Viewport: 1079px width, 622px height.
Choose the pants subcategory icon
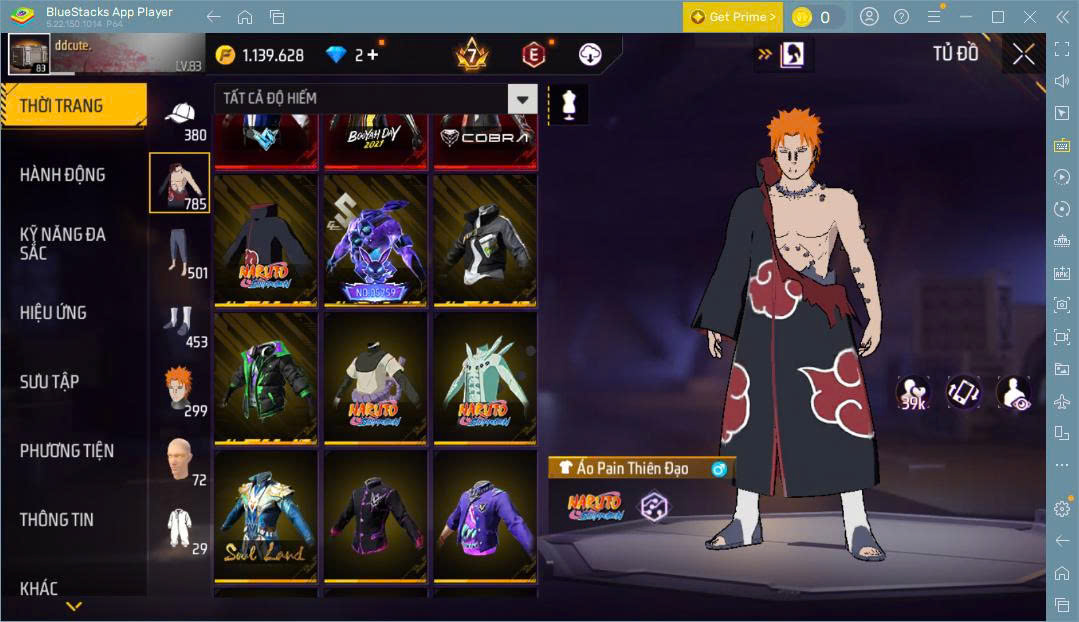click(179, 252)
